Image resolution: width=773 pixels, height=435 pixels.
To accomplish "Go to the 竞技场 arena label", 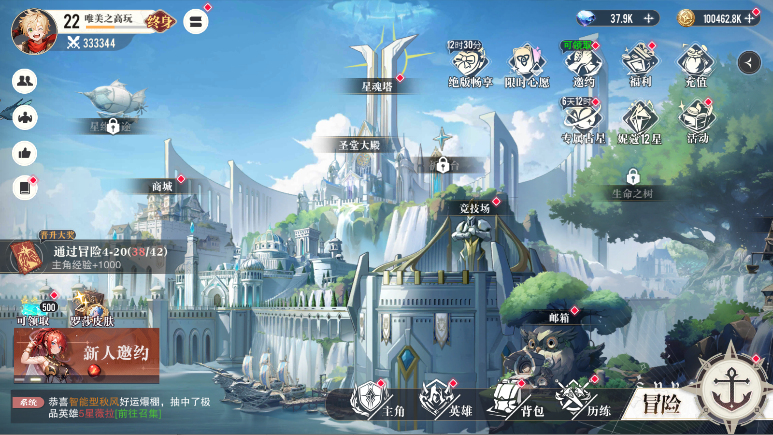I will (474, 208).
